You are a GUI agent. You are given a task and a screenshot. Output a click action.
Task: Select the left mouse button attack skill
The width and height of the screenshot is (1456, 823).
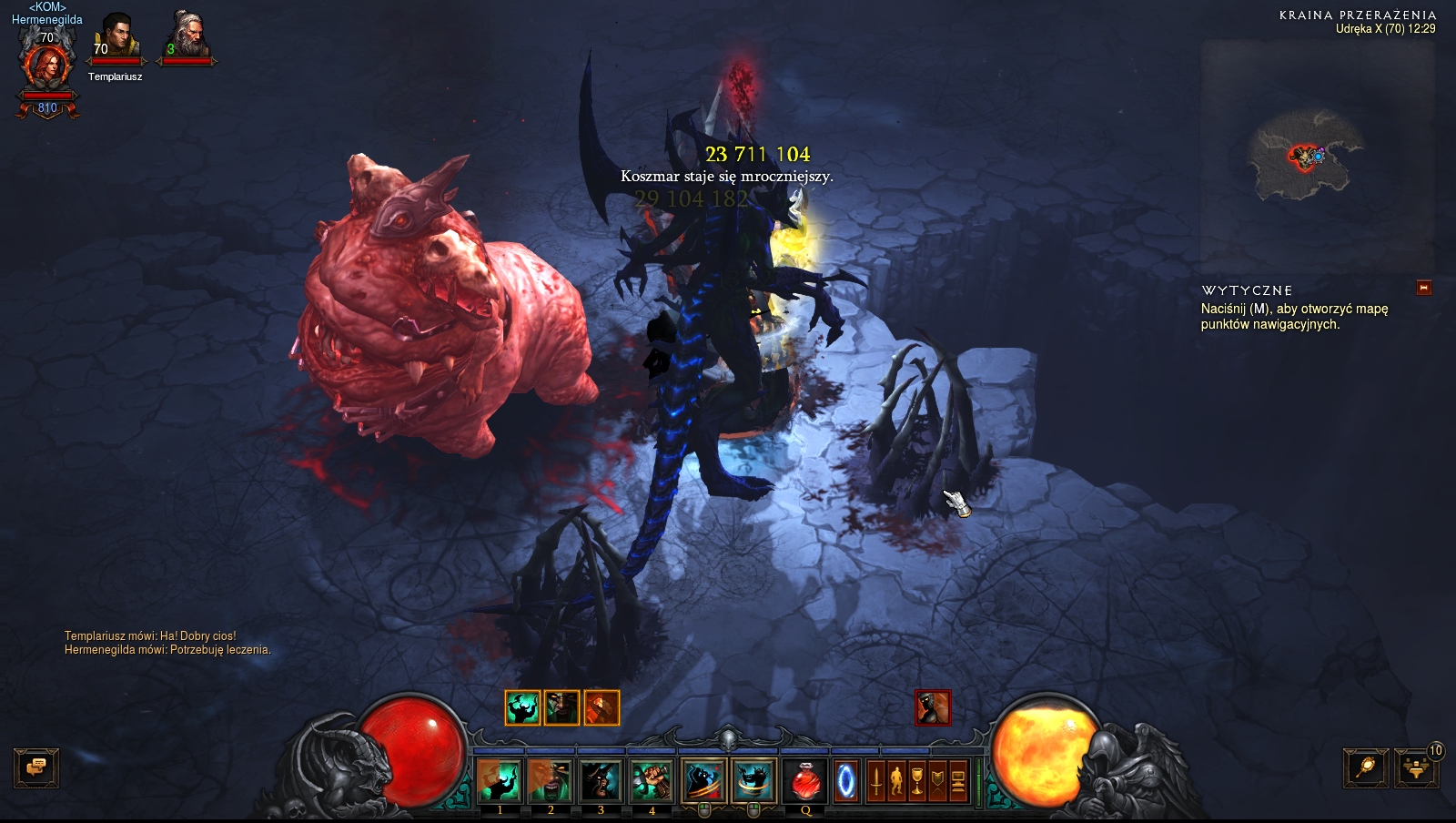pos(703,781)
